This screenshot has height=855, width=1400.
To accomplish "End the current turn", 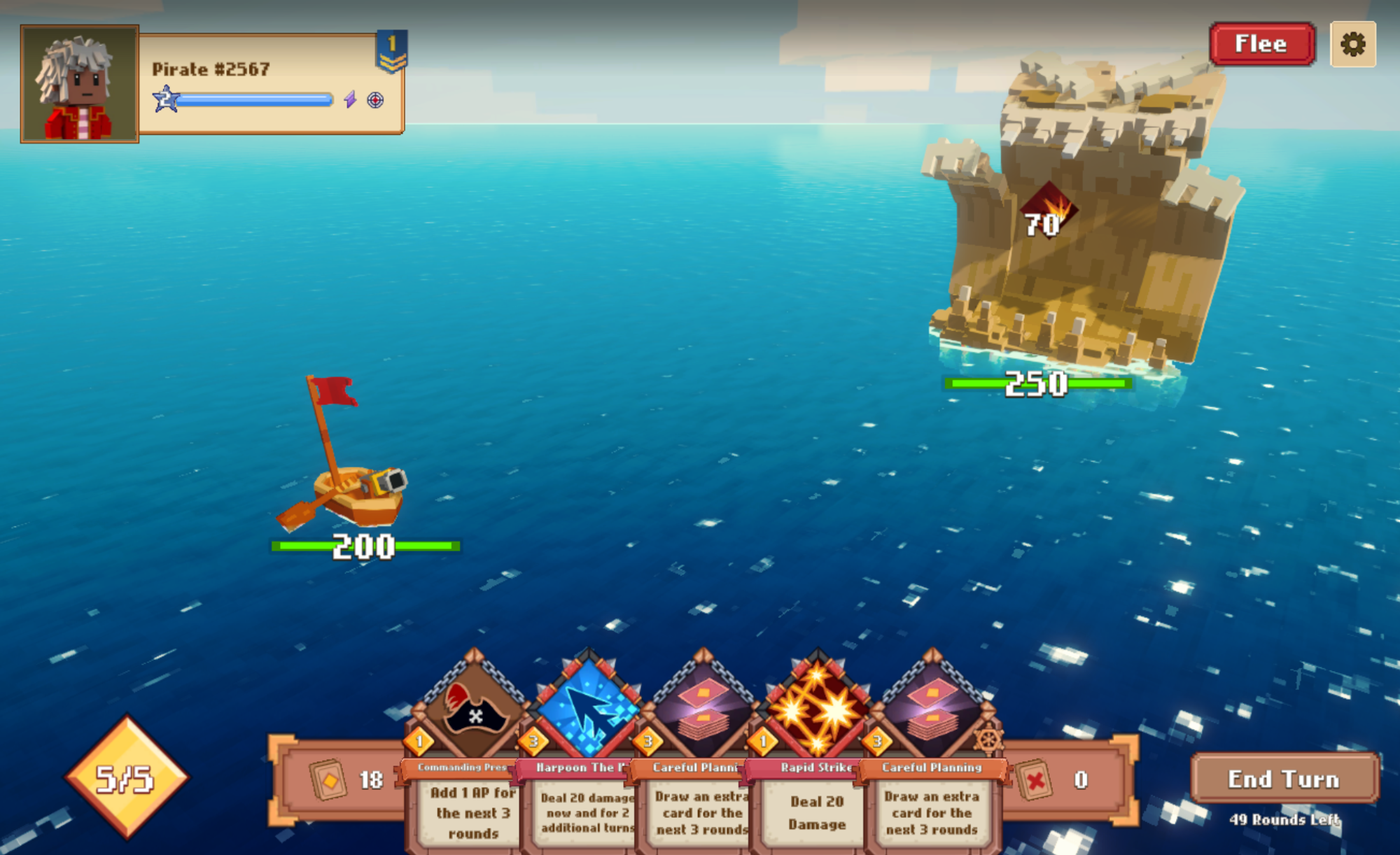I will coord(1284,779).
